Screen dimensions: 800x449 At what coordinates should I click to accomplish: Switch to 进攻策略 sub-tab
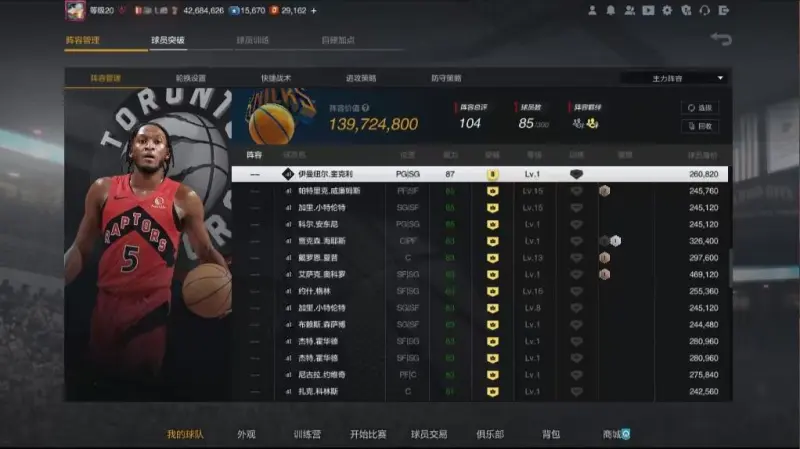tap(361, 77)
